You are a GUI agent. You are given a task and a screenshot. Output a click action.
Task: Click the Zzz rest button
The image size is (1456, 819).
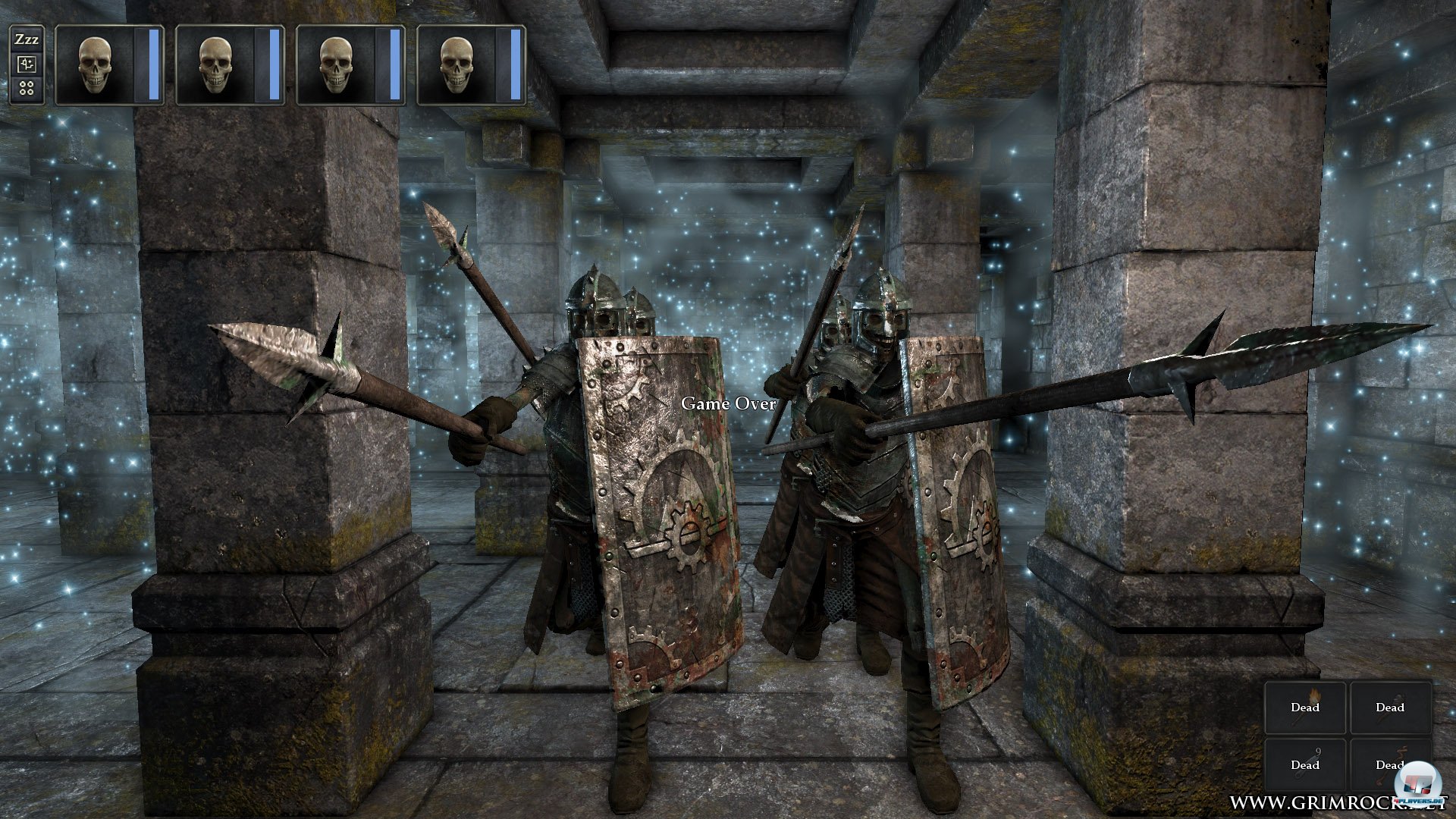[x=27, y=39]
